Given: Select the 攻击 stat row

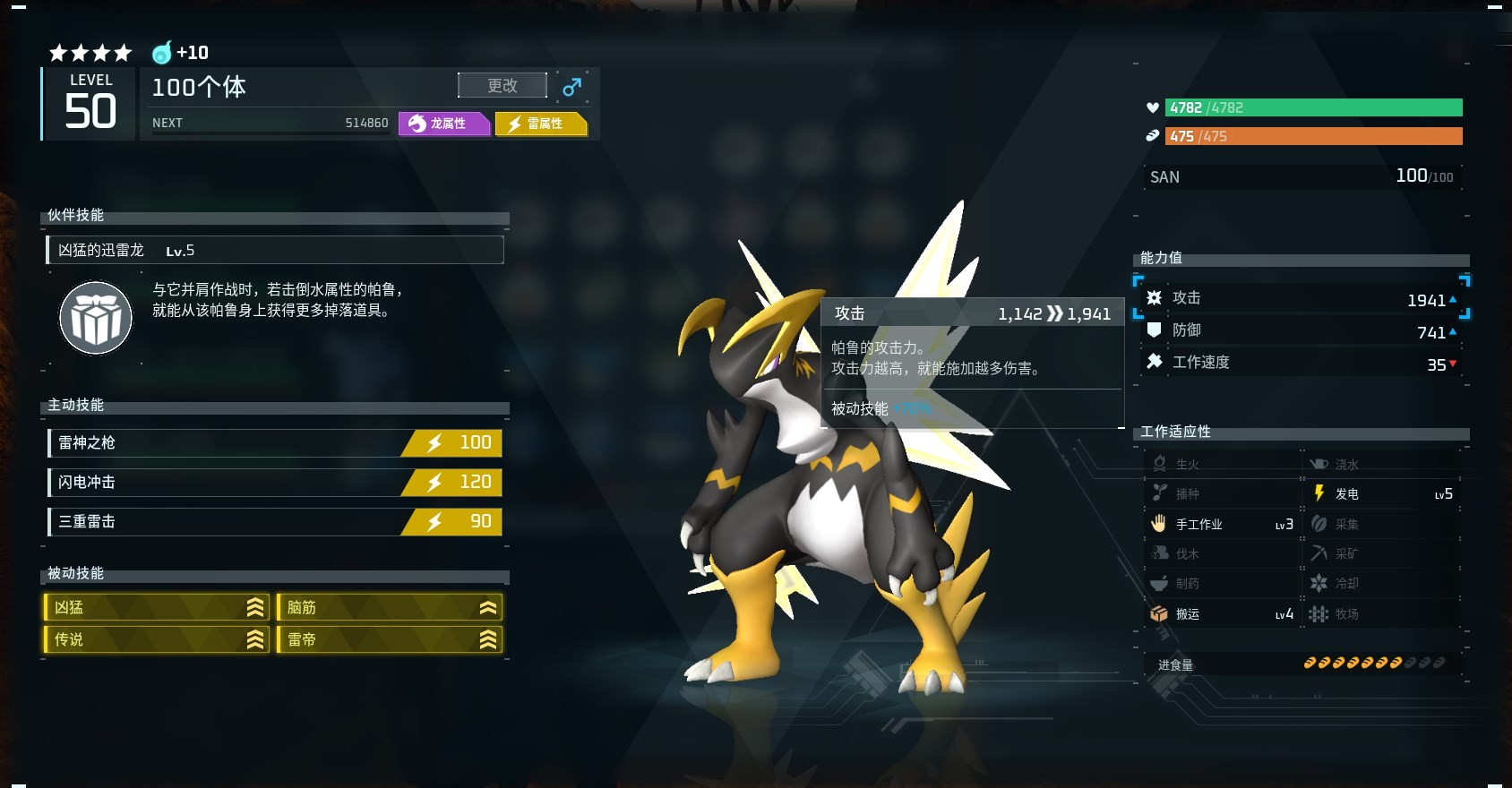Looking at the screenshot, I should (1302, 298).
